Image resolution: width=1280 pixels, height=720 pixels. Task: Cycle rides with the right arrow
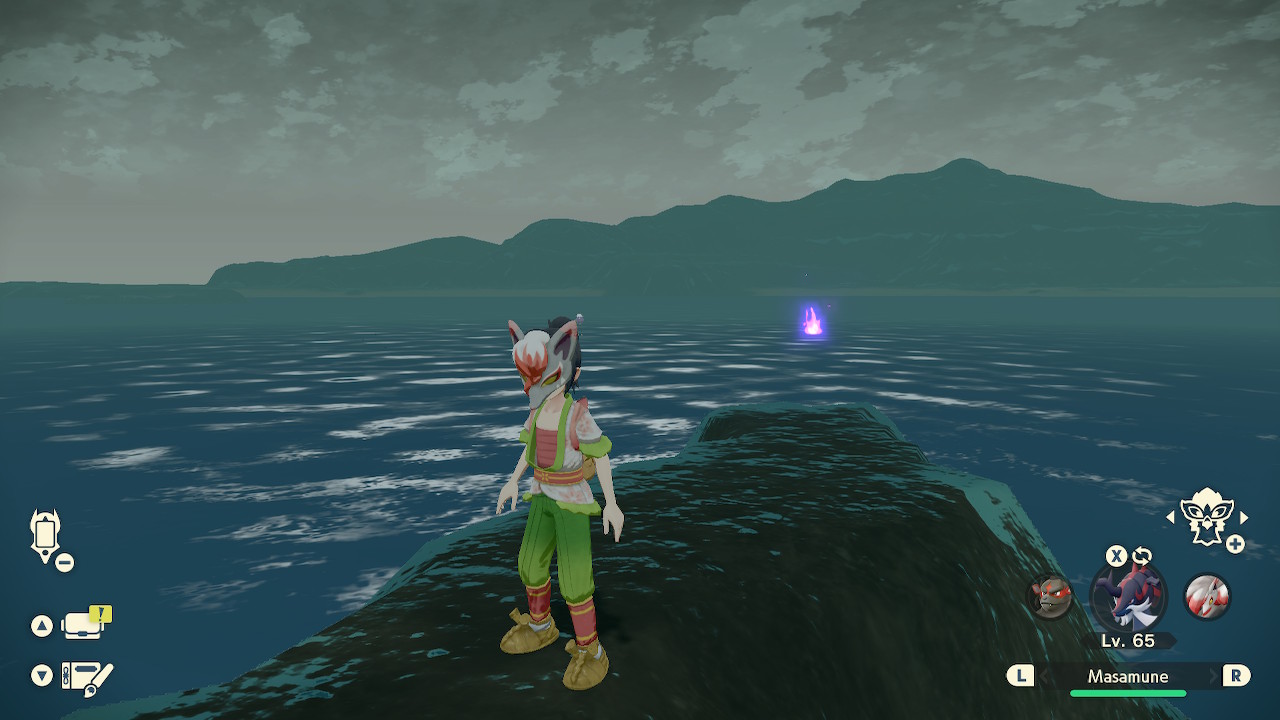[x=1244, y=517]
